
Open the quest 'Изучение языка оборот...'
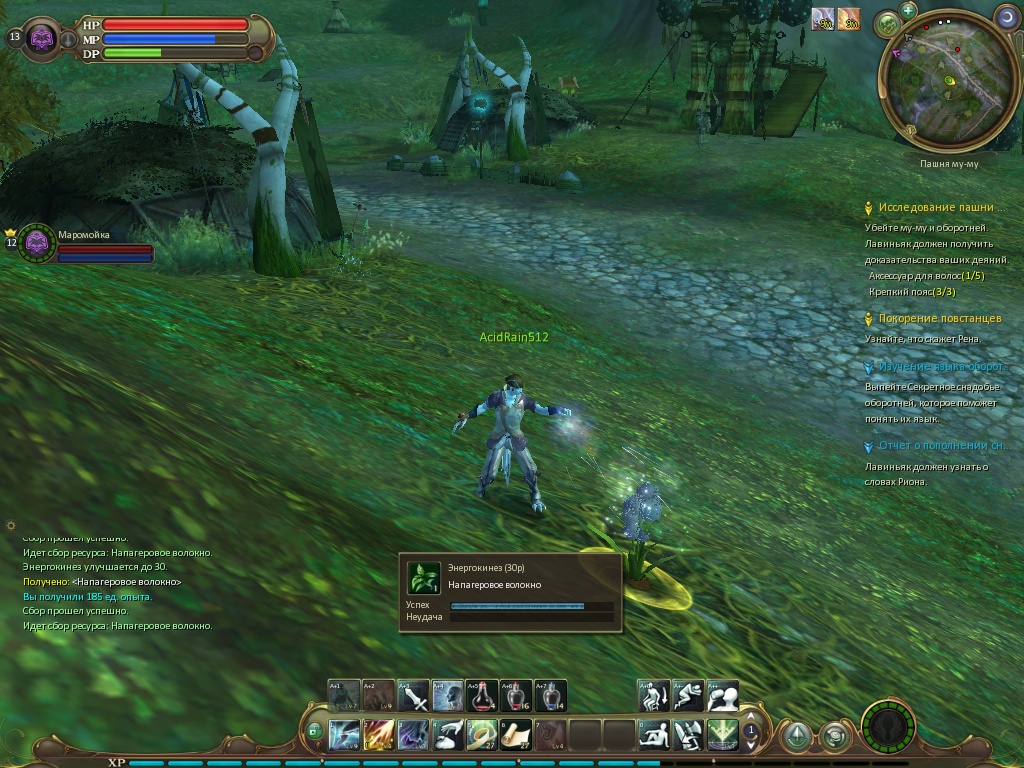(940, 367)
